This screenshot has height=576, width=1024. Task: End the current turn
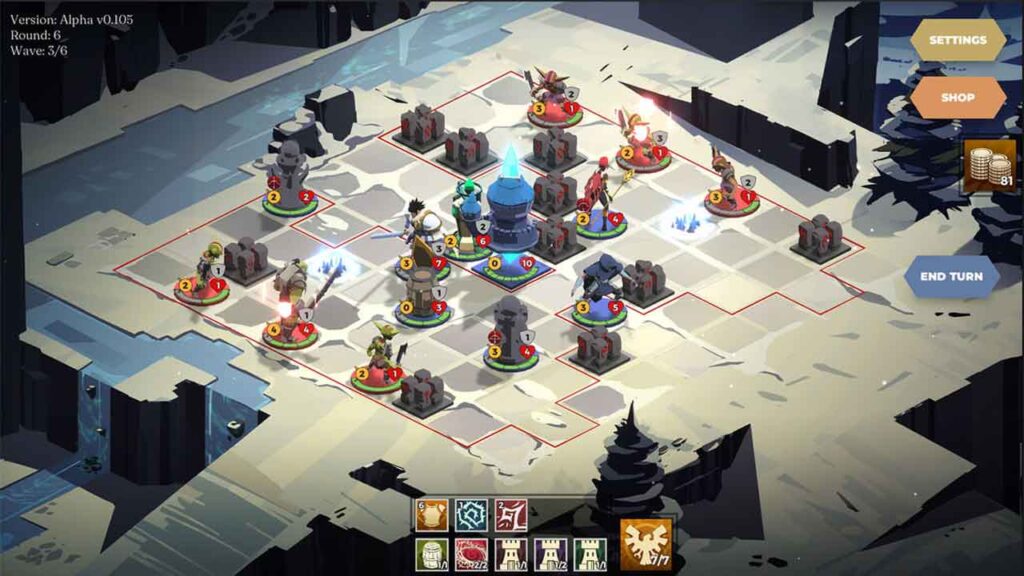coord(951,276)
